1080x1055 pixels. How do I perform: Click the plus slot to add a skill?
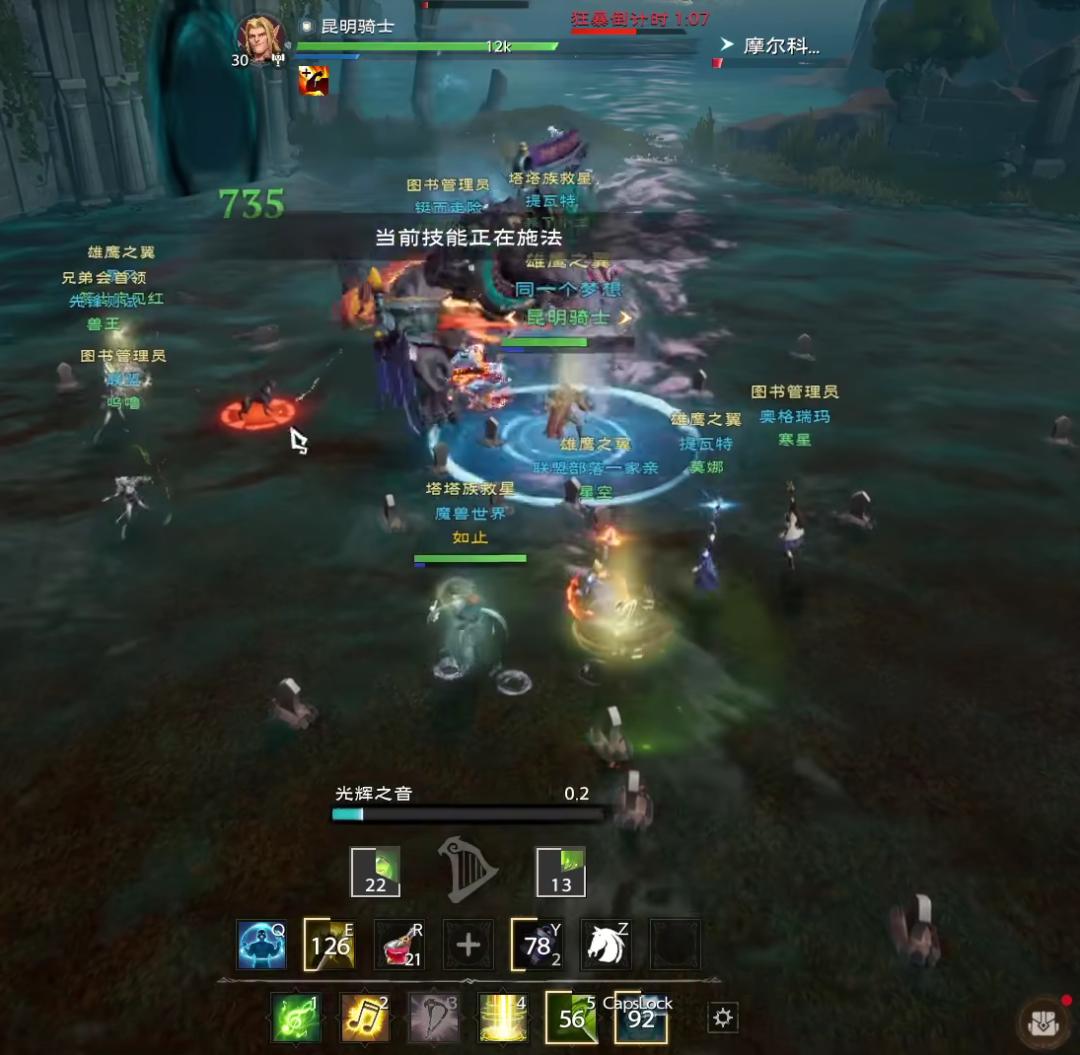(468, 945)
